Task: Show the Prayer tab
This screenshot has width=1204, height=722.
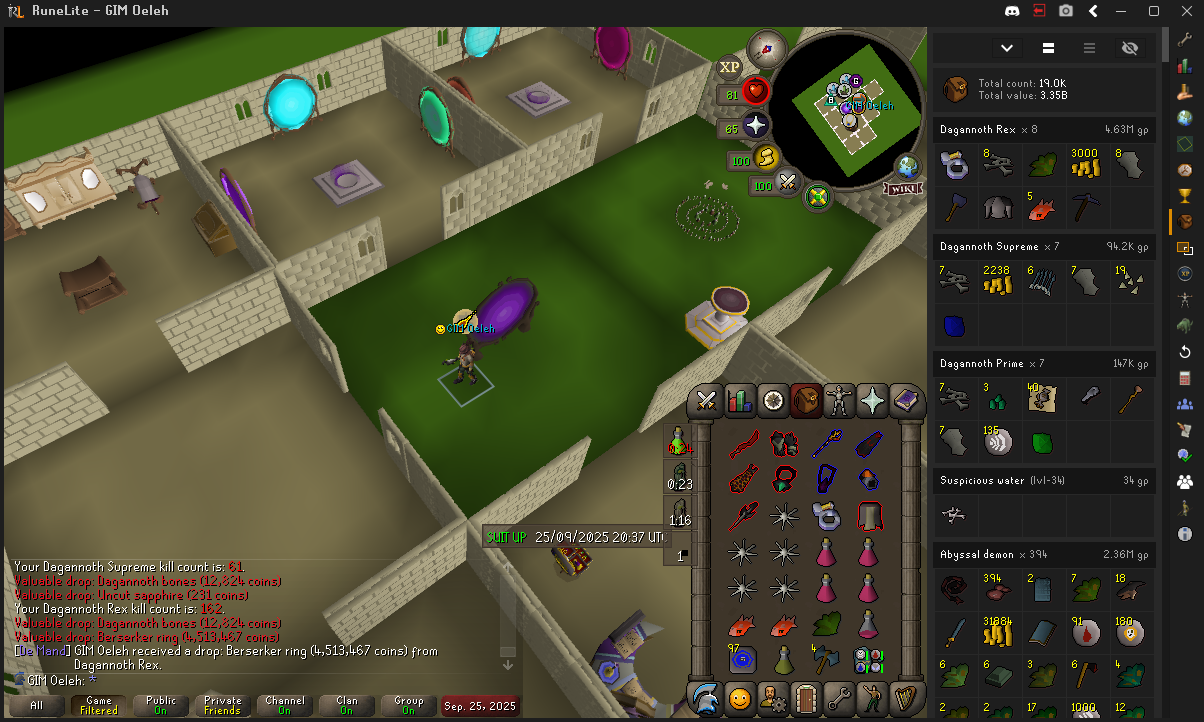Action: coord(872,401)
